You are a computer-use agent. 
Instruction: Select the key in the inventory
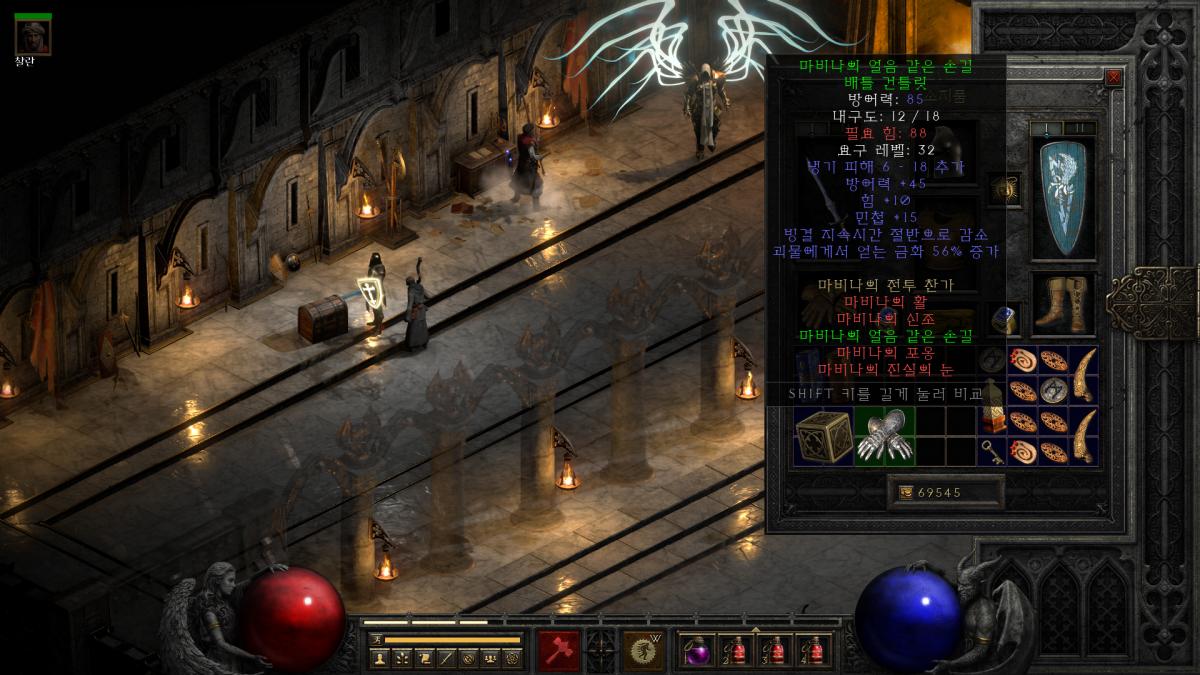pos(994,451)
